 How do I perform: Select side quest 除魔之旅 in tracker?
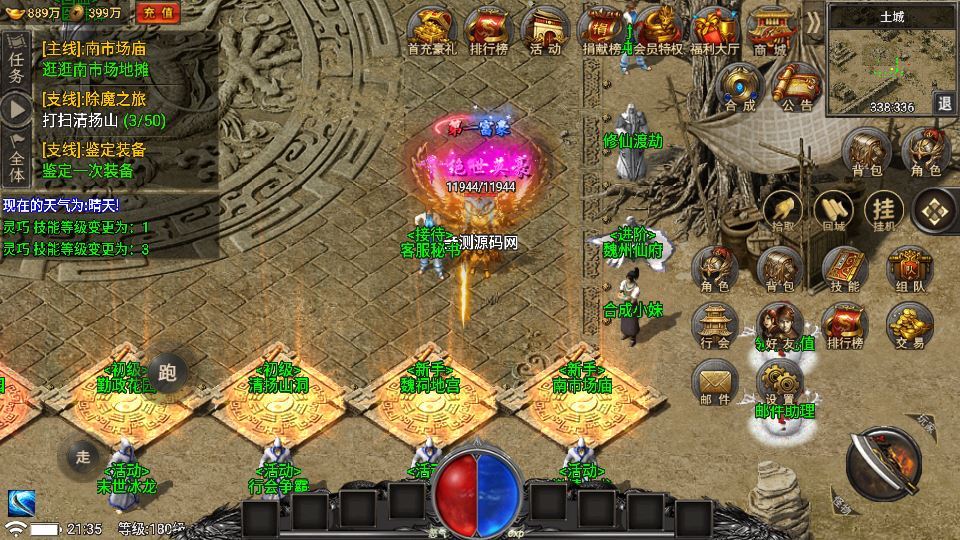click(x=94, y=98)
